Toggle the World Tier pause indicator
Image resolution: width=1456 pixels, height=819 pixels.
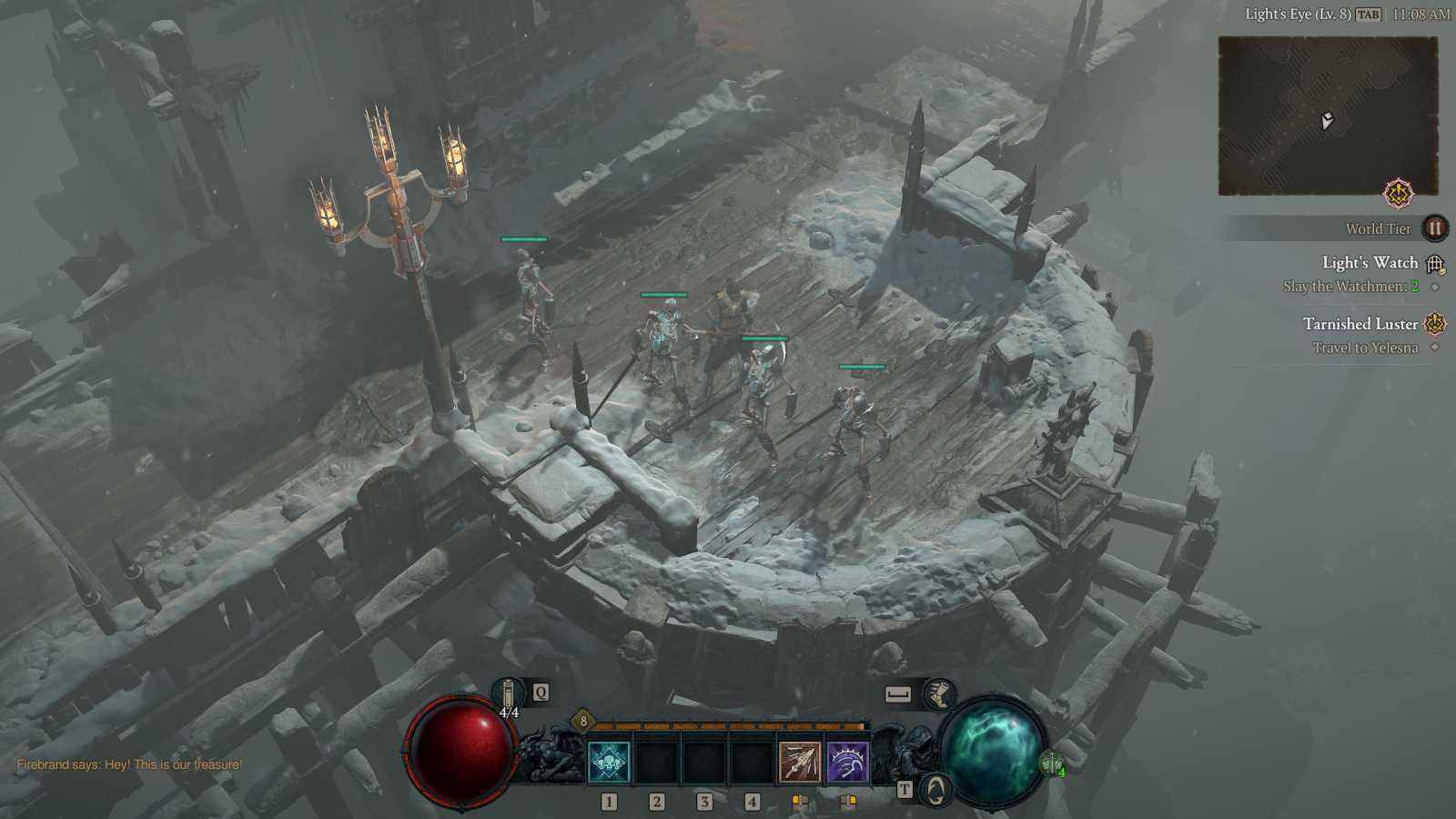[1435, 228]
